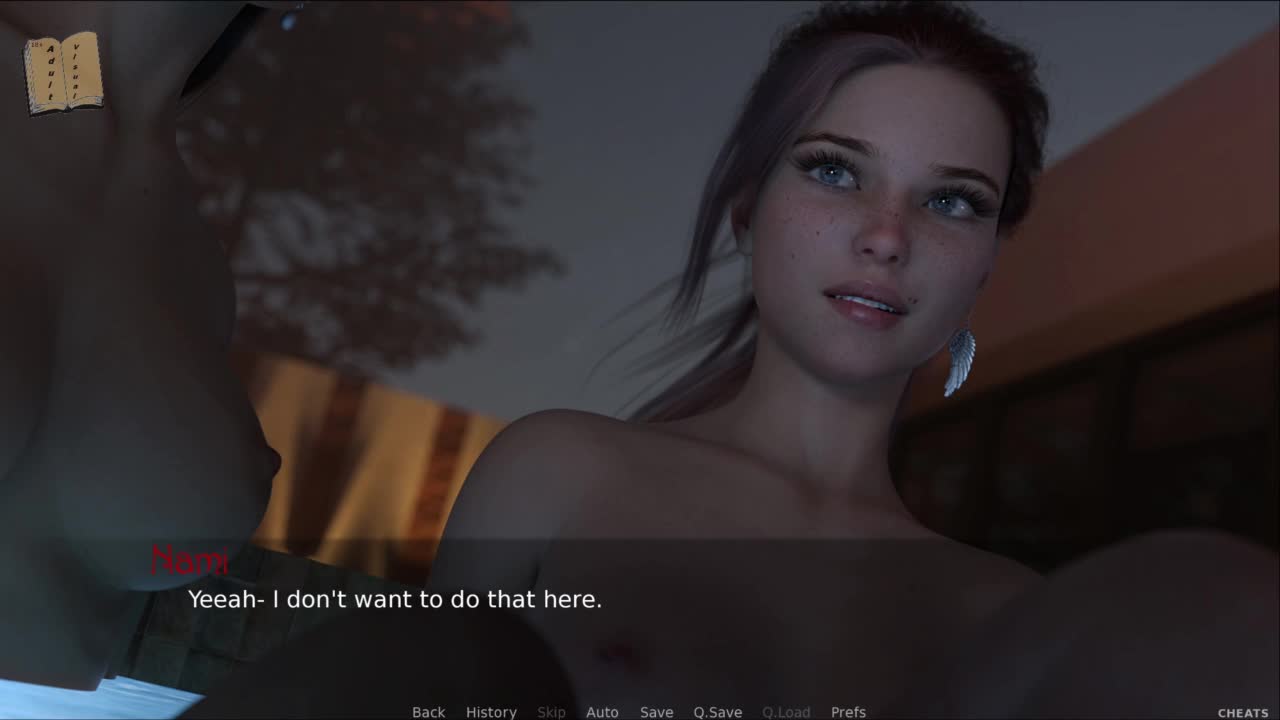Screen dimensions: 1280x720
Task: Open the CHEATS menu
Action: coord(1243,713)
